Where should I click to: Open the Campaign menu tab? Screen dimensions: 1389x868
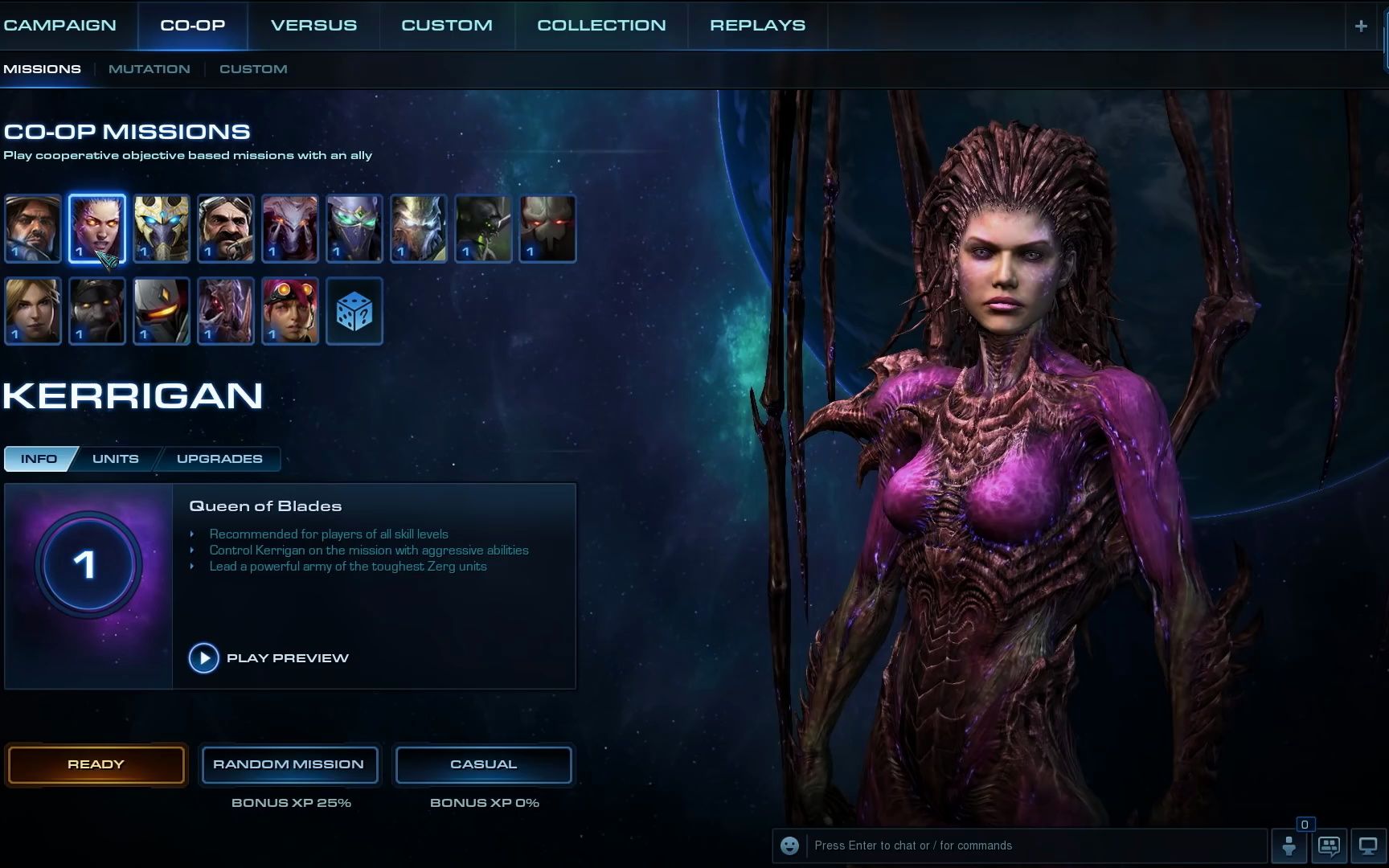click(59, 25)
